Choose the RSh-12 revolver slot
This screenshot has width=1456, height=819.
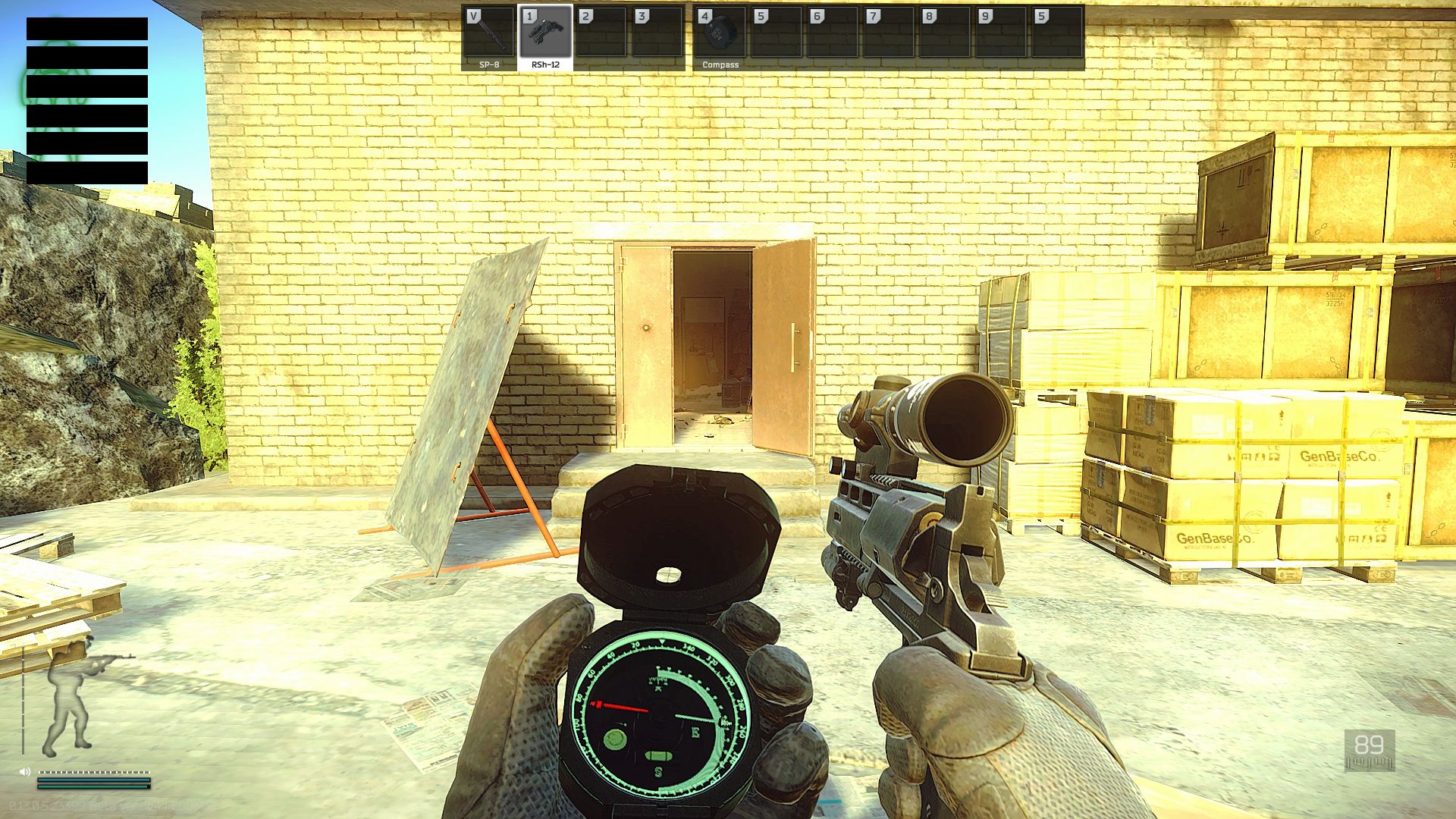545,37
